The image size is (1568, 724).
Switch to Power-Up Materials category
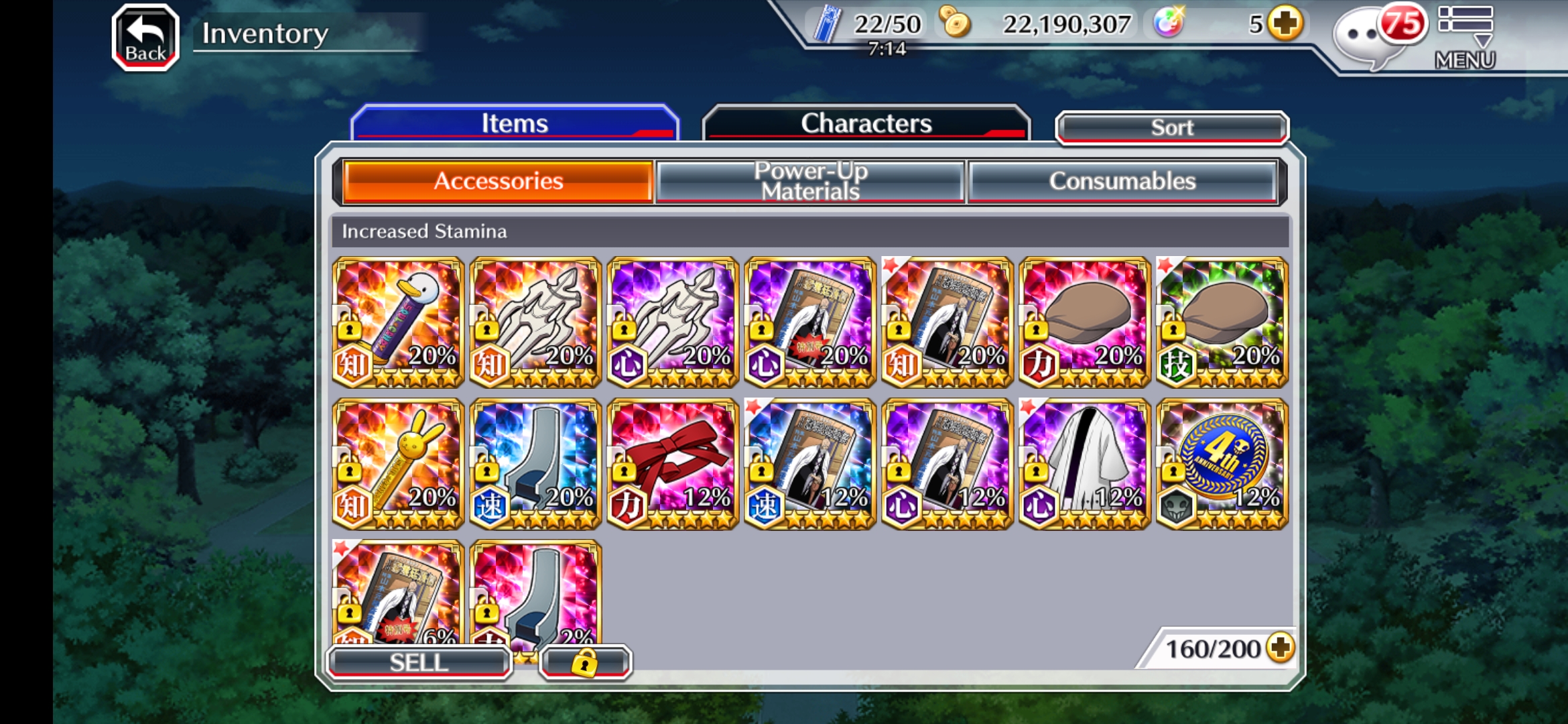[810, 181]
